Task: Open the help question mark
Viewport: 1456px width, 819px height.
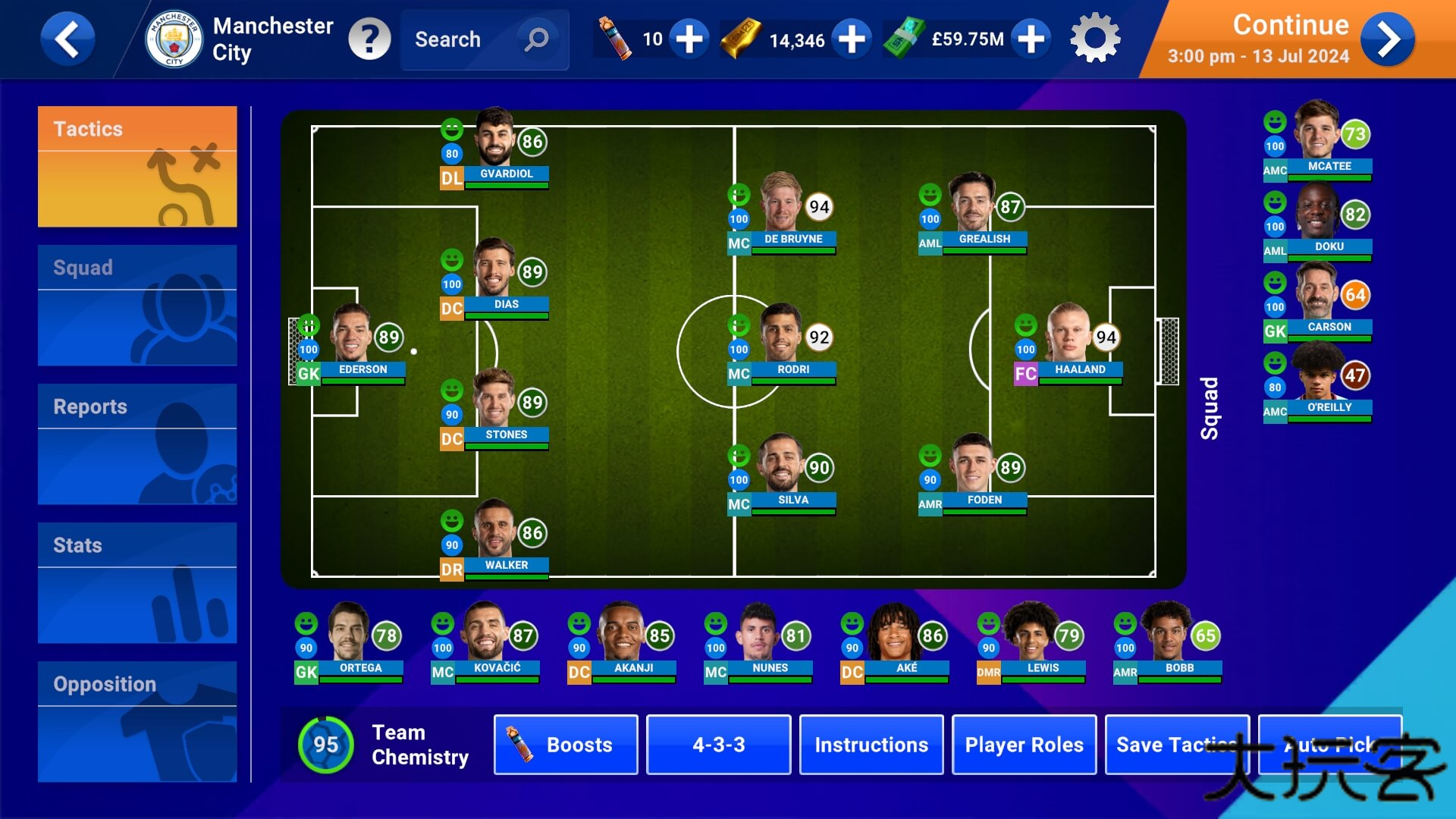Action: [x=369, y=39]
